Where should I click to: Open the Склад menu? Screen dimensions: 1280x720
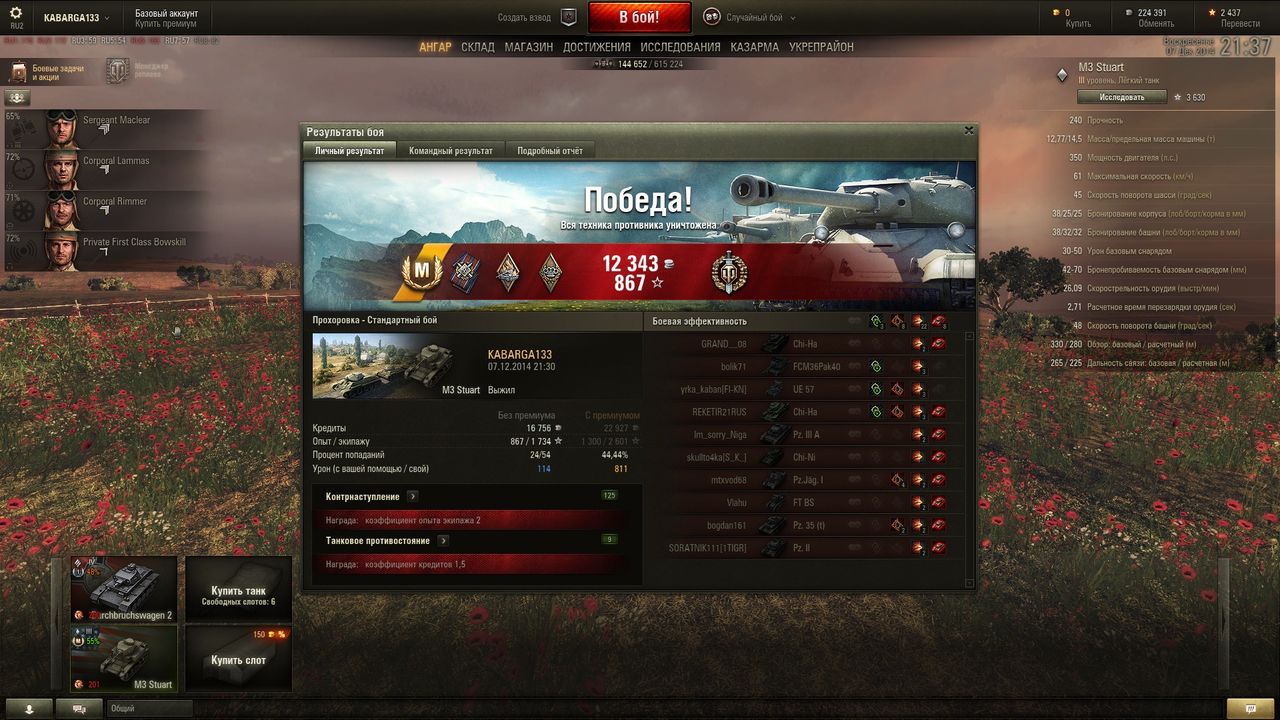pyautogui.click(x=477, y=47)
